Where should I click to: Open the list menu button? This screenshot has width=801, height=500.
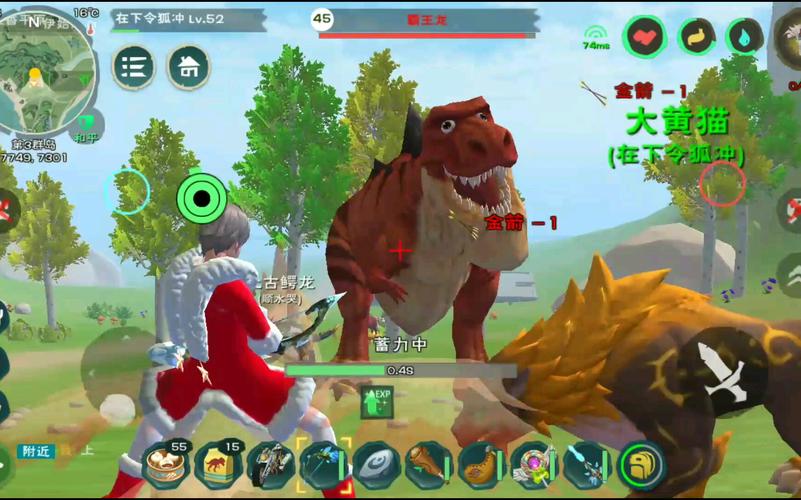tap(134, 67)
